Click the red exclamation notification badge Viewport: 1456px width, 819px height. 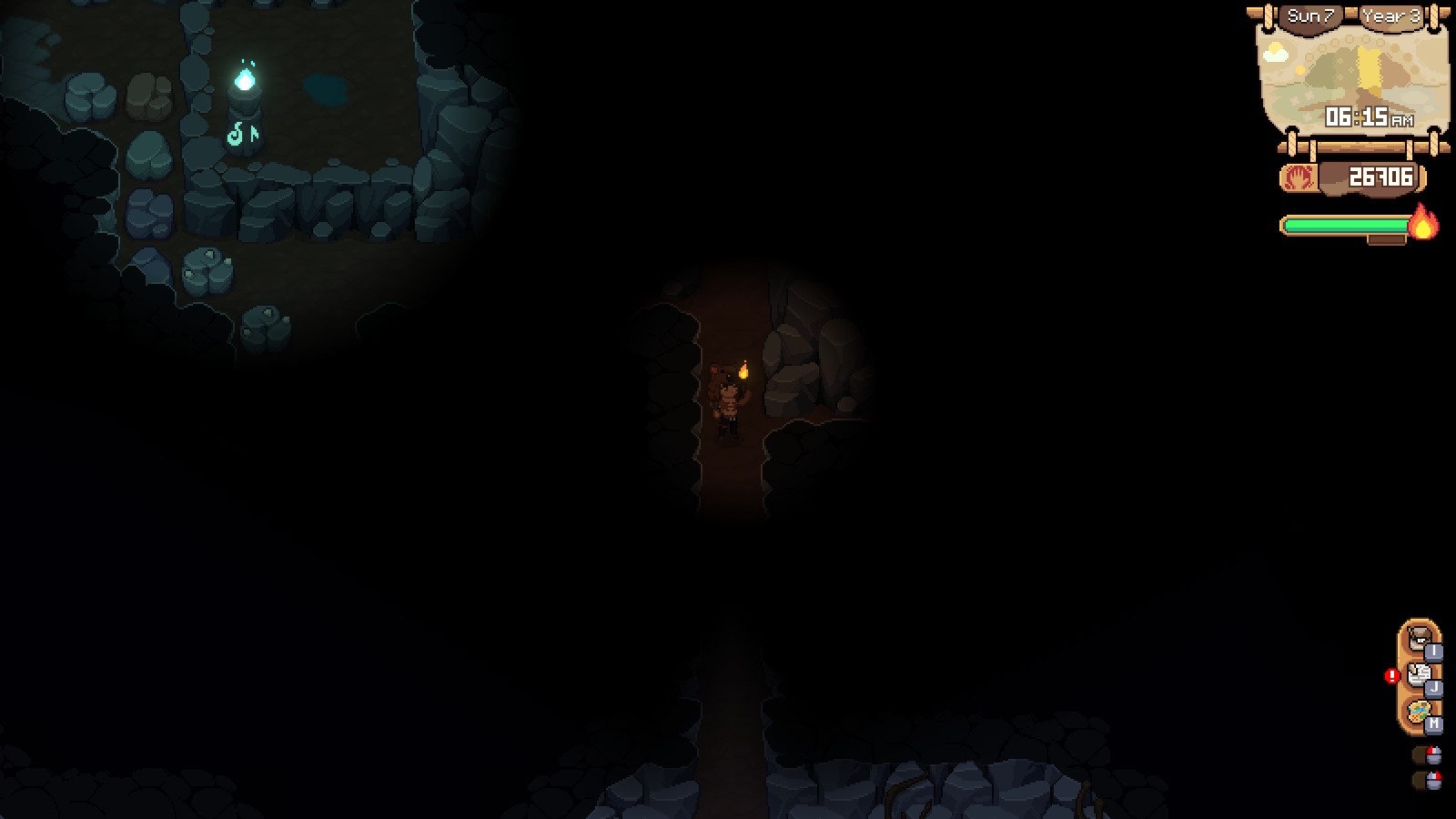[1394, 675]
